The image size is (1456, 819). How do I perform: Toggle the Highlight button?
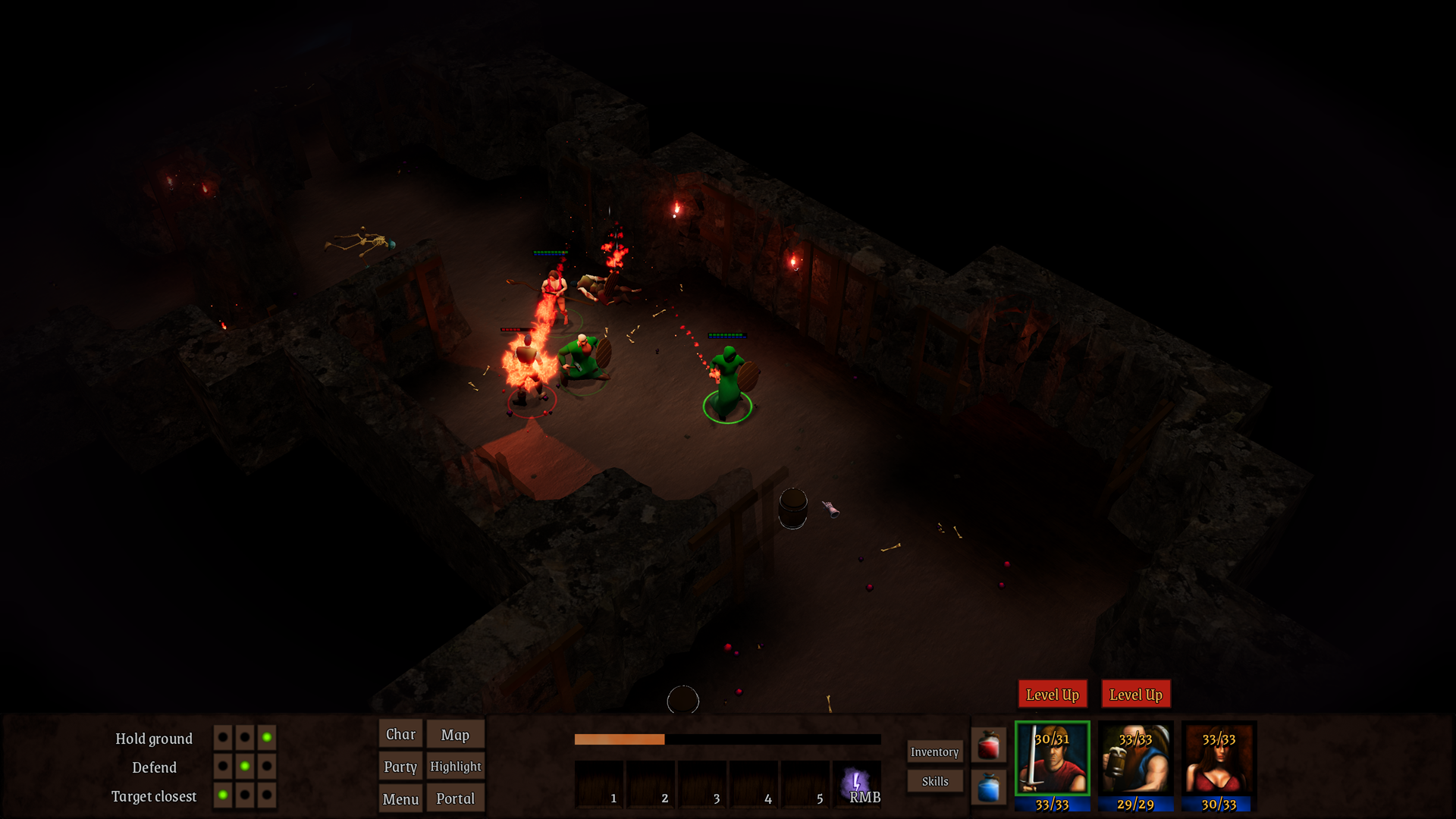pyautogui.click(x=455, y=766)
